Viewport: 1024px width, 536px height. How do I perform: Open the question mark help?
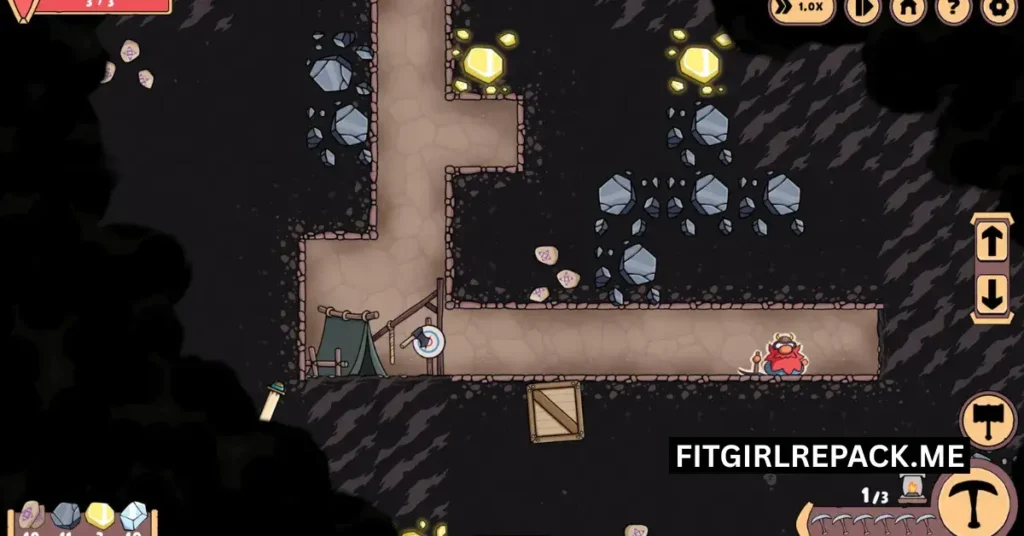pyautogui.click(x=952, y=9)
